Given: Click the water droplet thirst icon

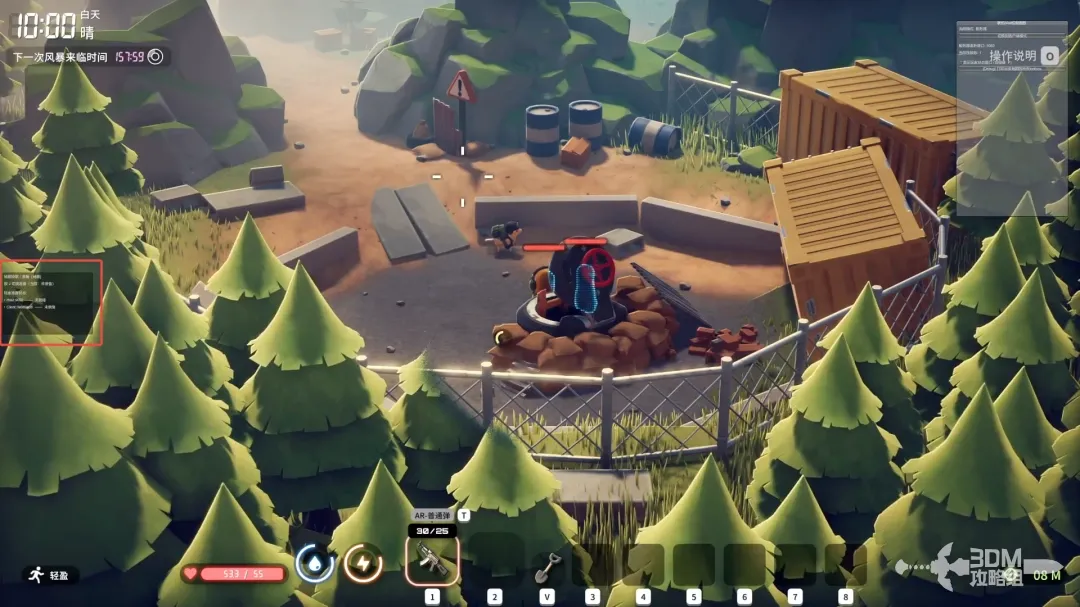Looking at the screenshot, I should pyautogui.click(x=315, y=564).
